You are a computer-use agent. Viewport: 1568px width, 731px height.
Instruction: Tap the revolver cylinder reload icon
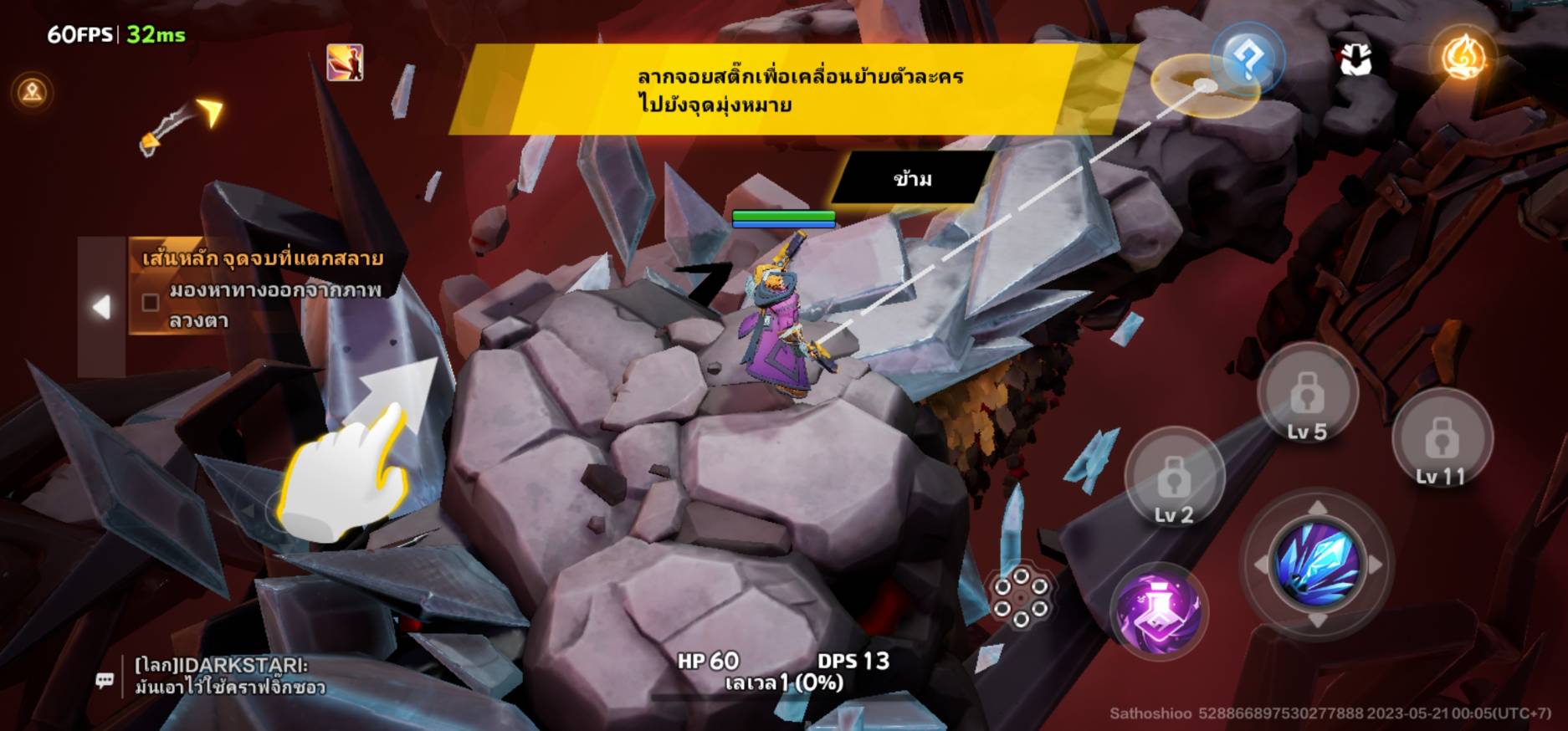point(1020,597)
